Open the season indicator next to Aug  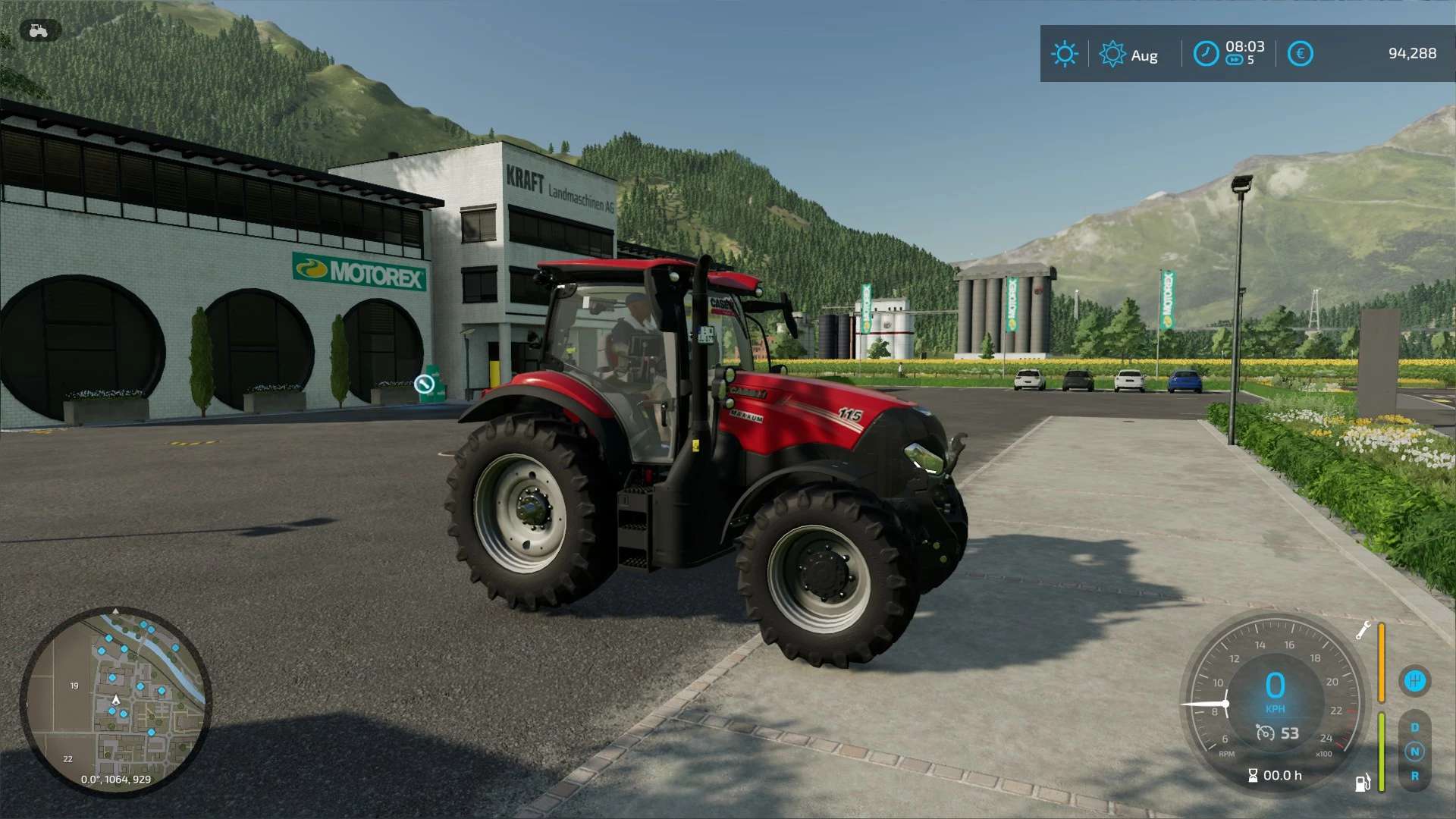(x=1112, y=54)
